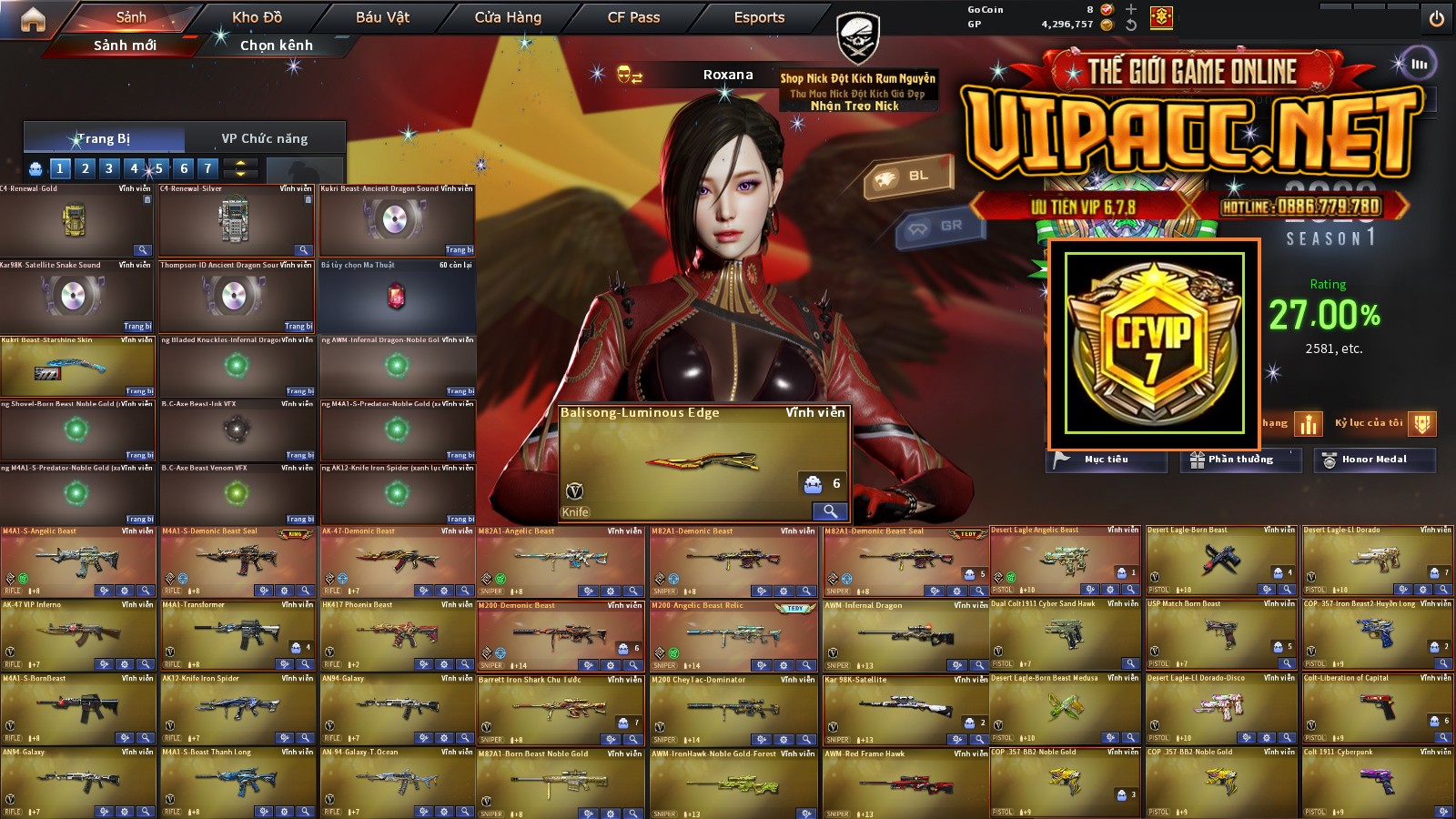Click the home icon button
Screen dimensions: 1456x819
[33, 19]
